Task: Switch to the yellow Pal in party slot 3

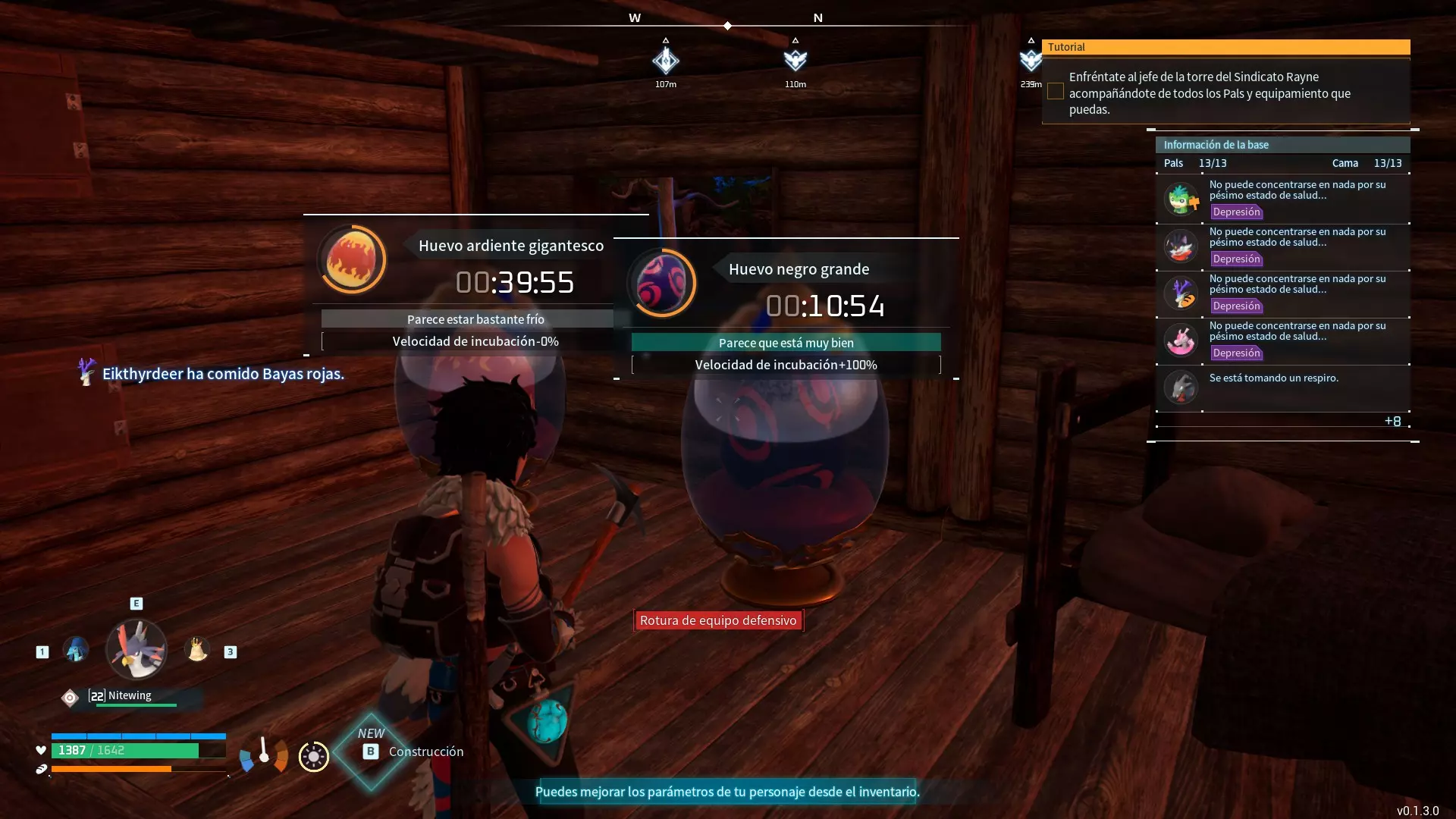Action: 197,650
